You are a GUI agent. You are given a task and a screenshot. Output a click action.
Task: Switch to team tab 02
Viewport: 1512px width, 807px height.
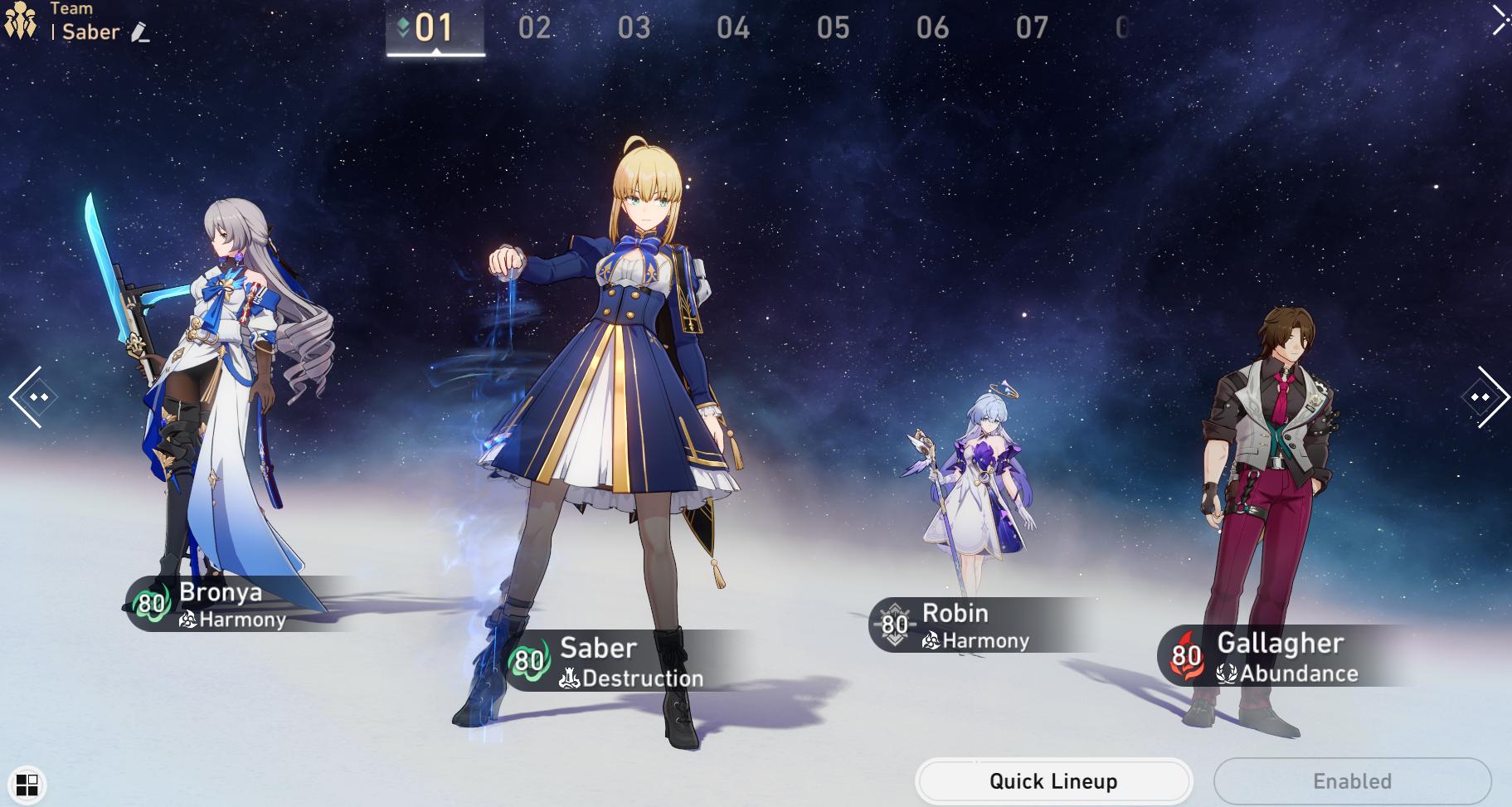tap(534, 28)
